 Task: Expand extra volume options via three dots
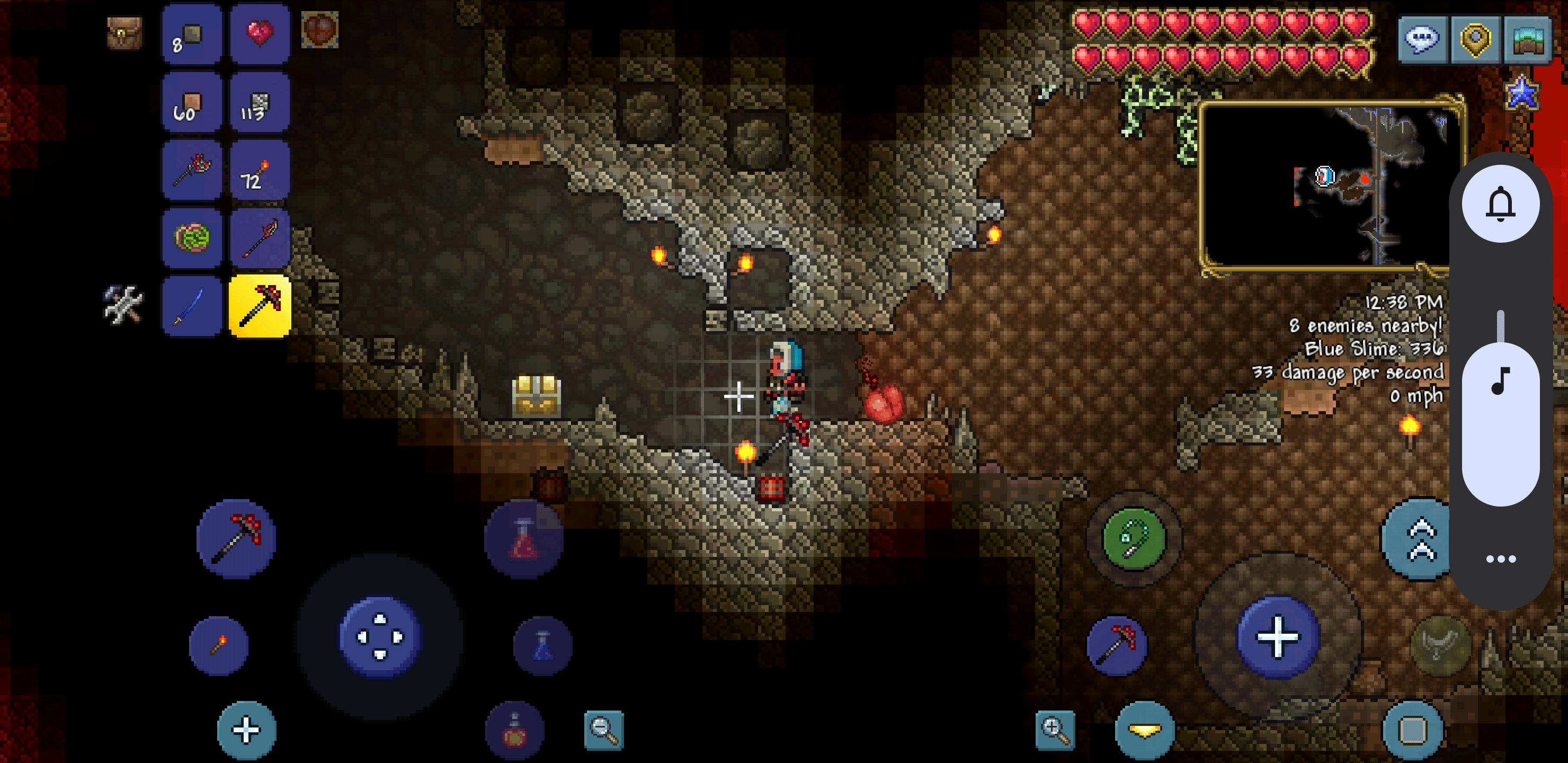tap(1501, 559)
